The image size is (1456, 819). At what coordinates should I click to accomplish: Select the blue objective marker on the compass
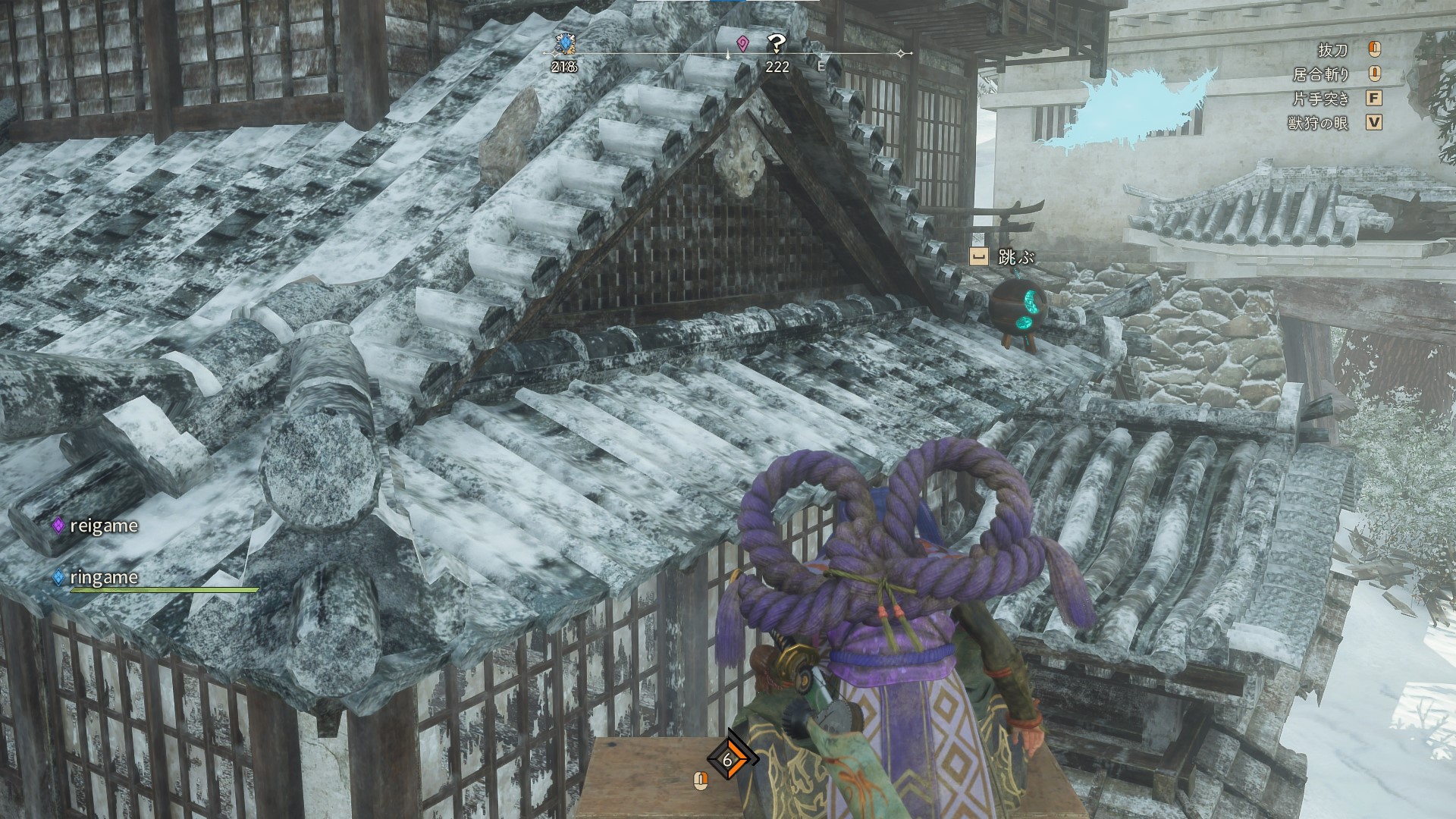click(x=563, y=43)
